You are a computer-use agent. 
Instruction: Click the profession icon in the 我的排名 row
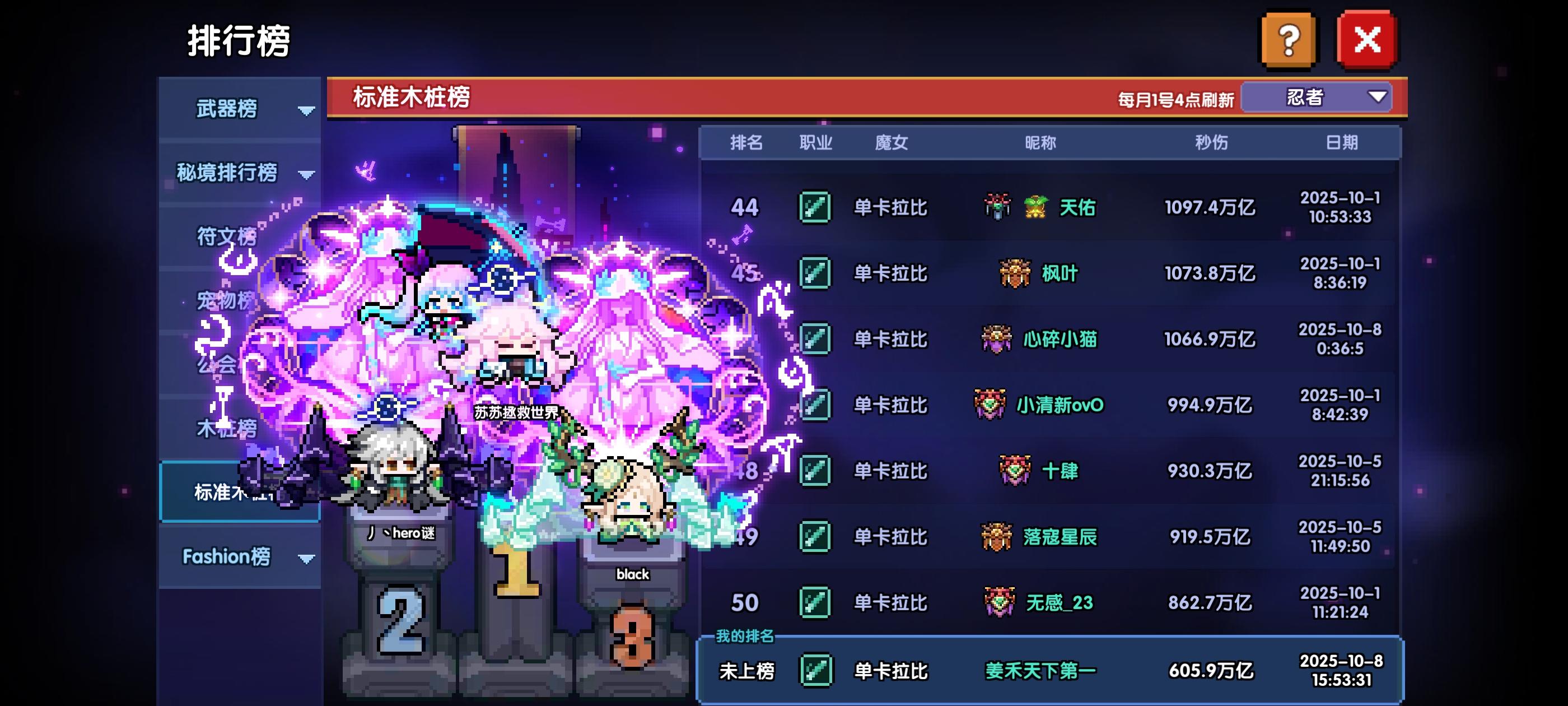tap(816, 668)
